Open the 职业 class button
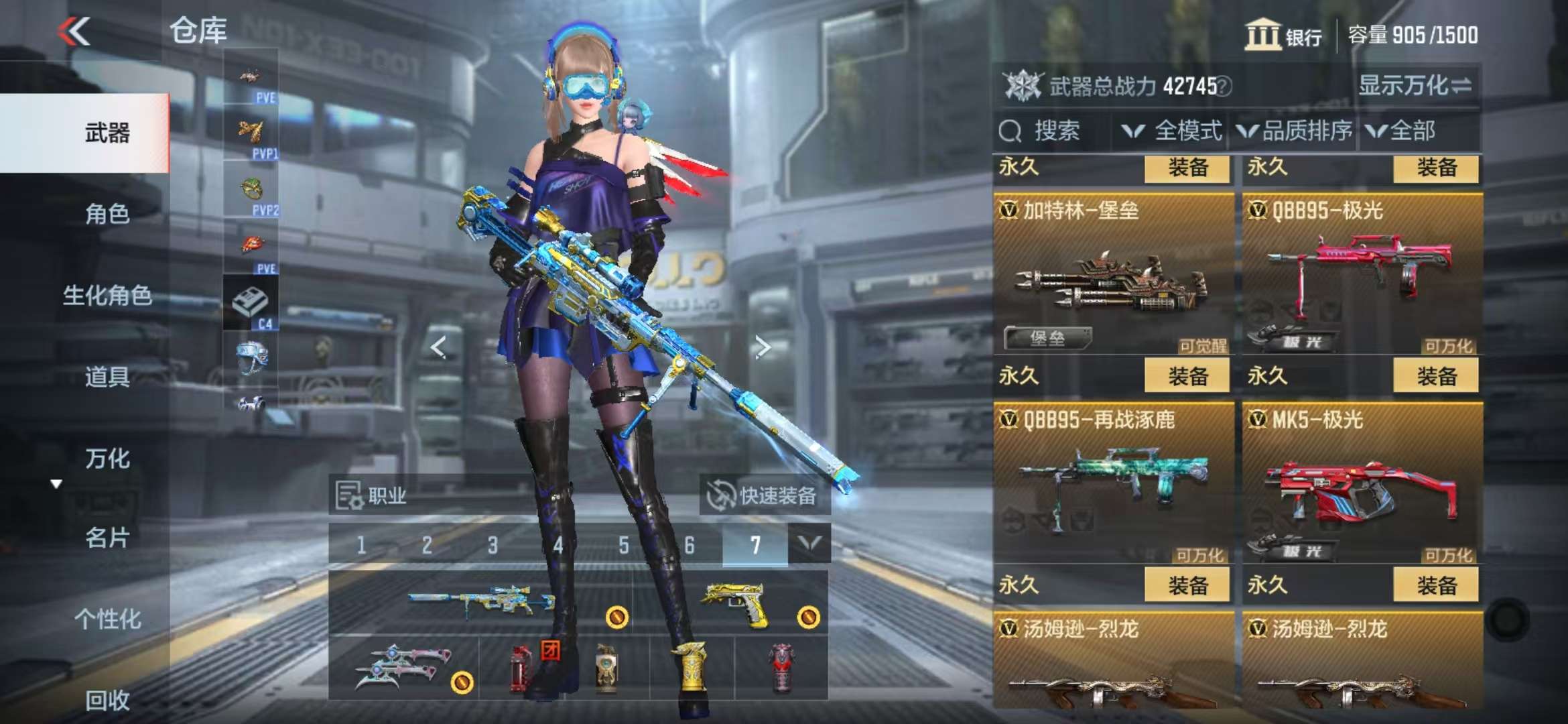 pyautogui.click(x=373, y=496)
